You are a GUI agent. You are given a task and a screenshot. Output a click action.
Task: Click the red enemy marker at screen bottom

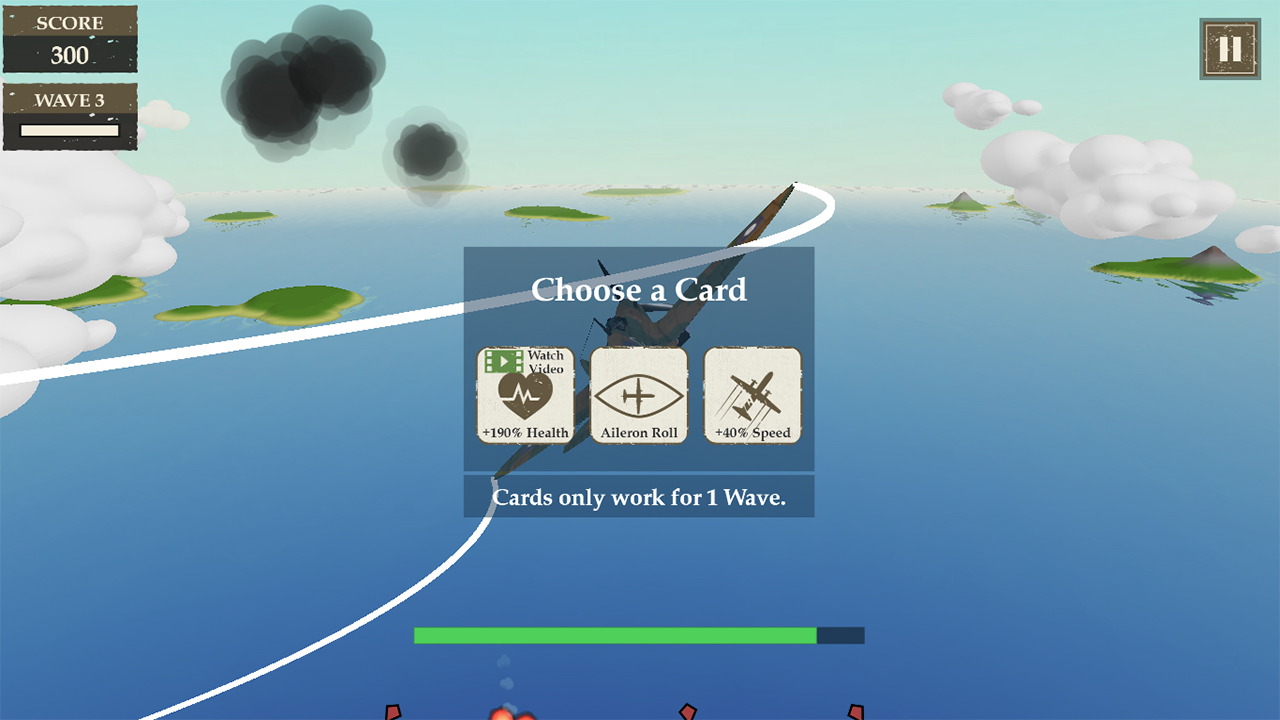[x=395, y=715]
